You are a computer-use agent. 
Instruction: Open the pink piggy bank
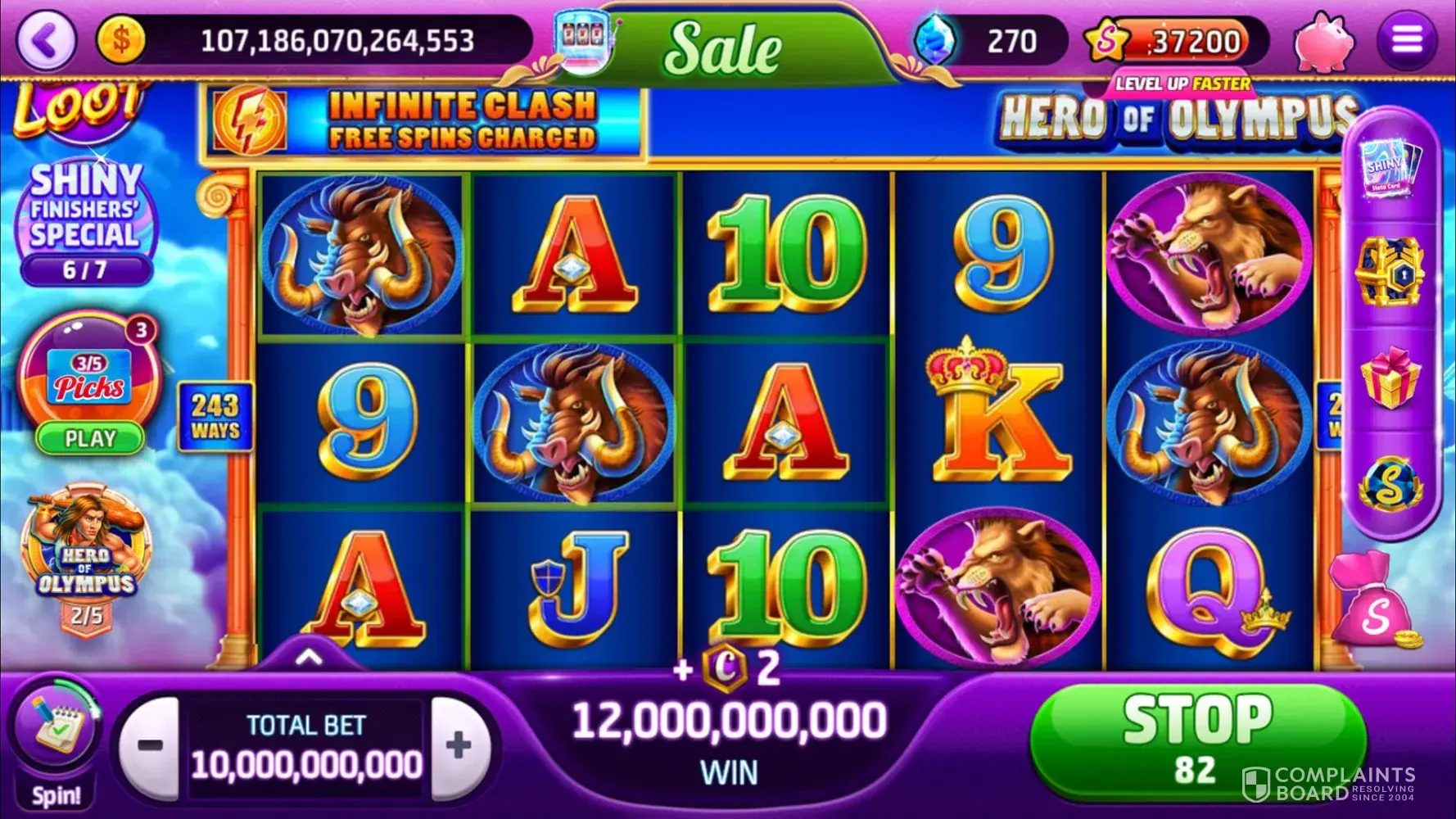[1322, 41]
